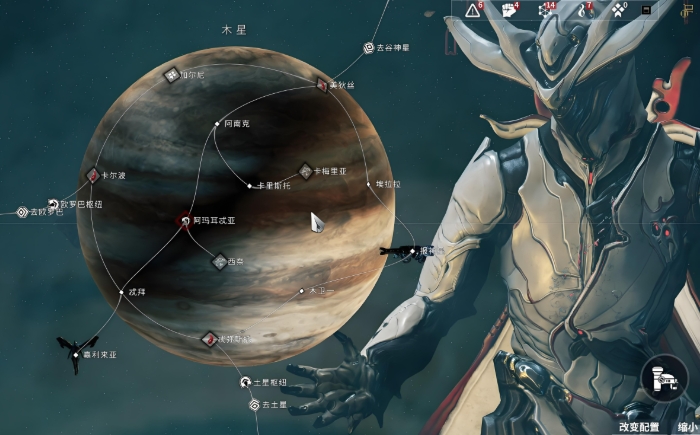Image resolution: width=700 pixels, height=435 pixels.
Task: Travel to Saturn via 去土星
Action: (x=254, y=405)
